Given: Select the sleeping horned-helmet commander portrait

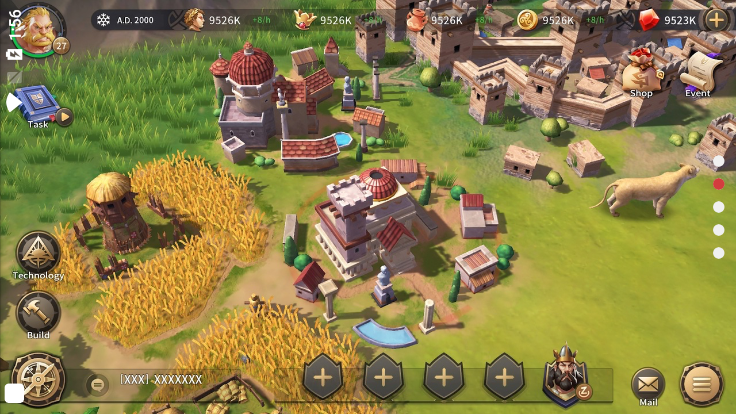Looking at the screenshot, I should pyautogui.click(x=565, y=377).
